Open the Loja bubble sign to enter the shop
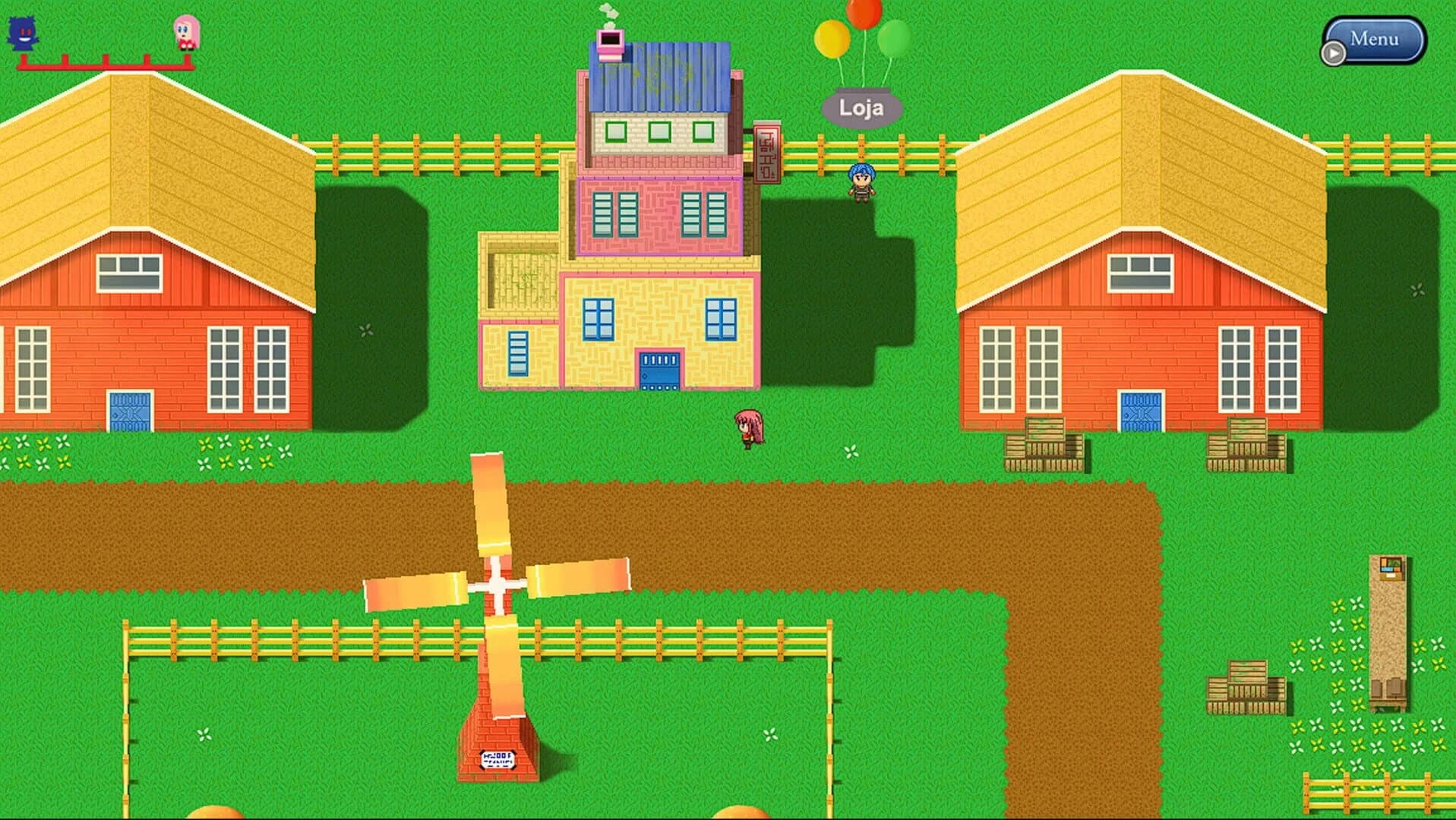Viewport: 1456px width, 820px height. pos(861,107)
